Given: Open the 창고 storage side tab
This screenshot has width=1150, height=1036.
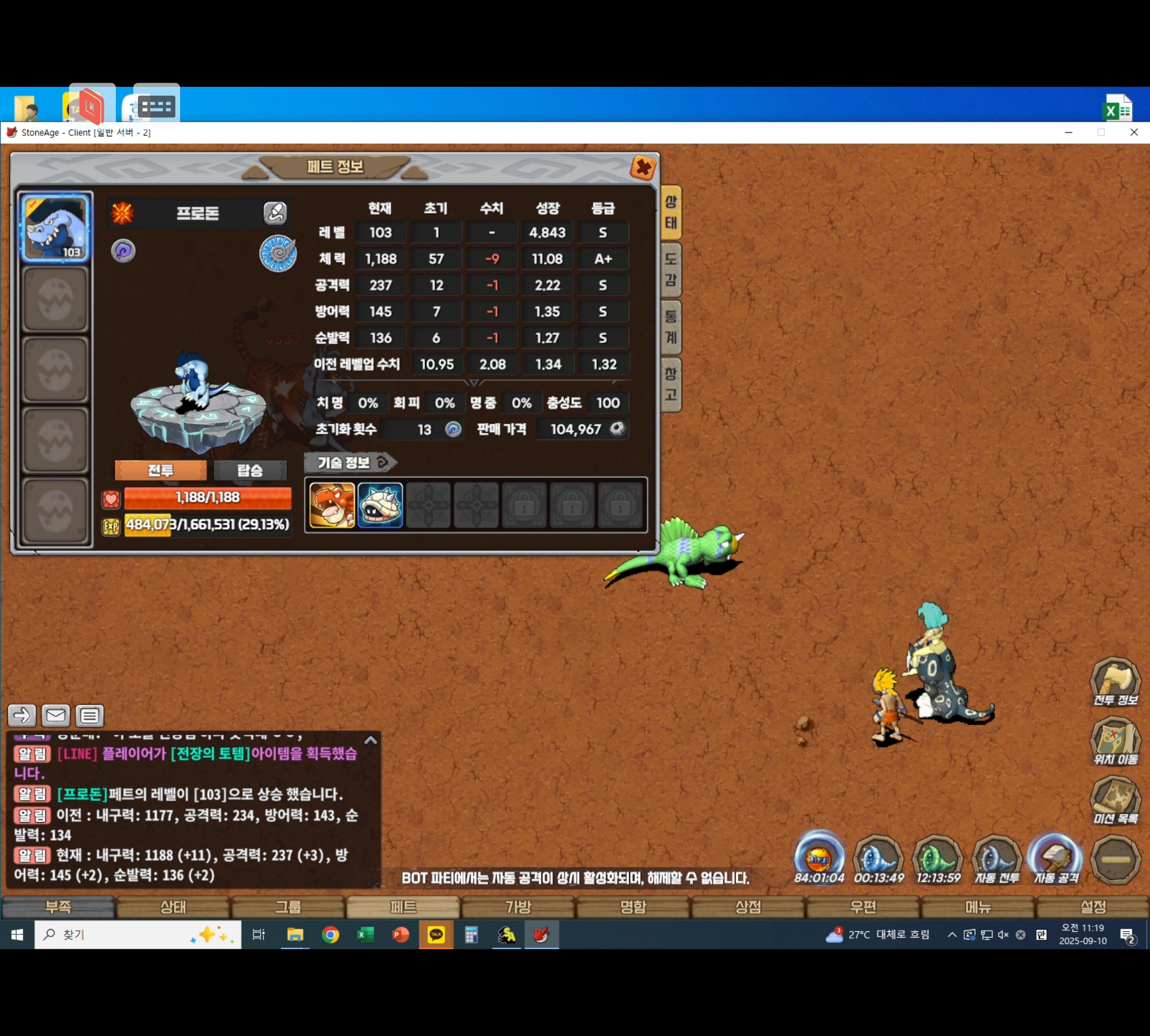Looking at the screenshot, I should coord(671,385).
